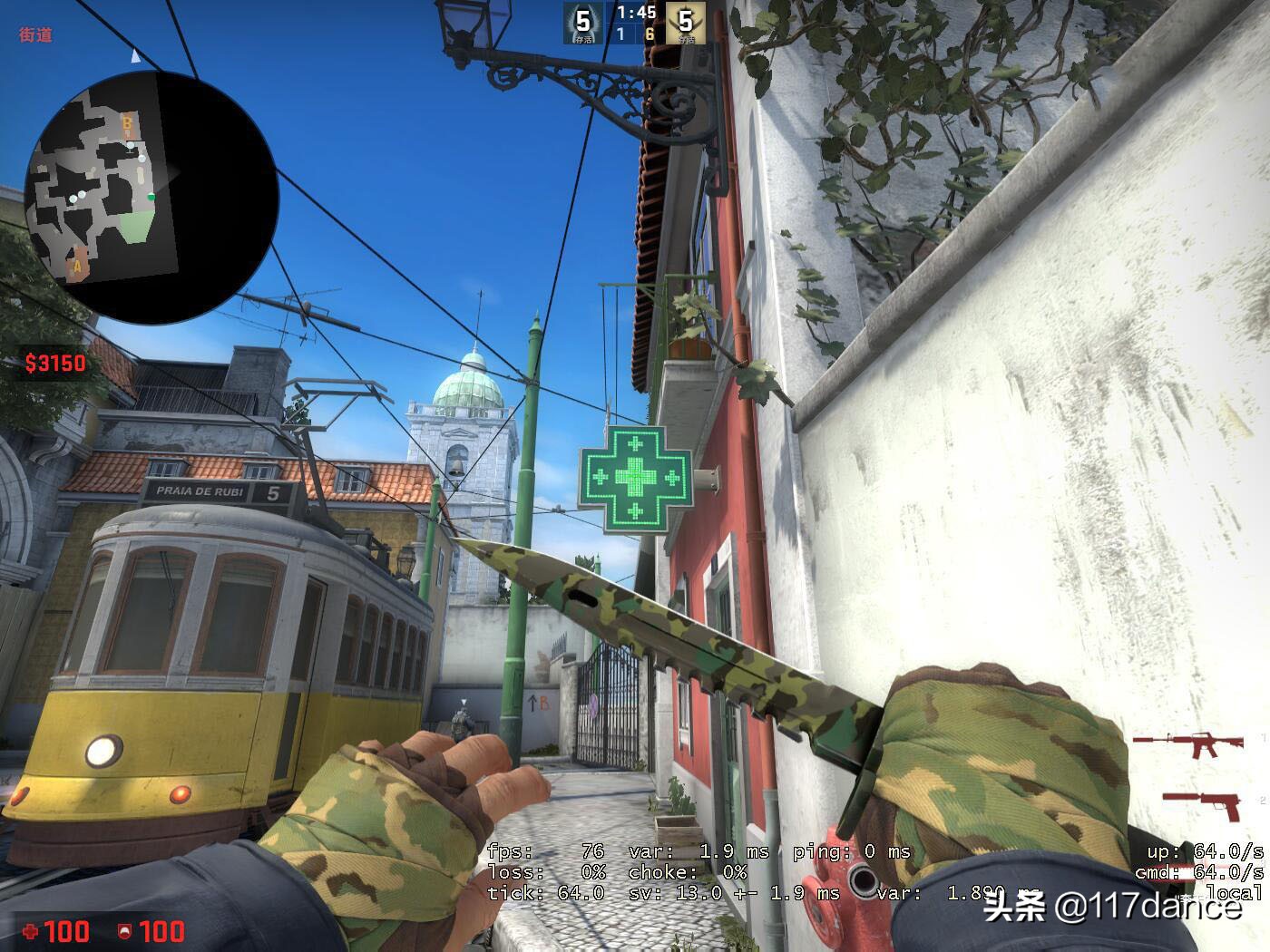This screenshot has width=1270, height=952.
Task: Click the round timer showing 1:45
Action: point(636,14)
